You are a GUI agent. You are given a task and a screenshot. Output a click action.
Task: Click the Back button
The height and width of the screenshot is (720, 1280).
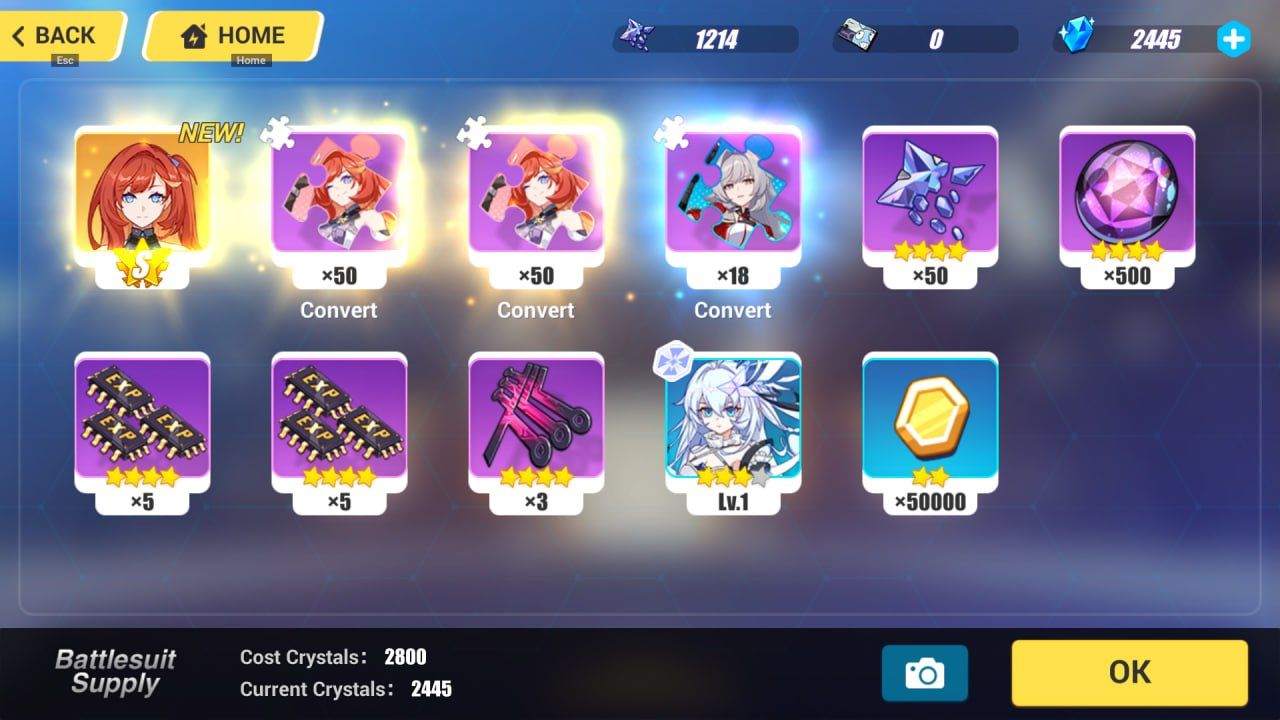[55, 36]
